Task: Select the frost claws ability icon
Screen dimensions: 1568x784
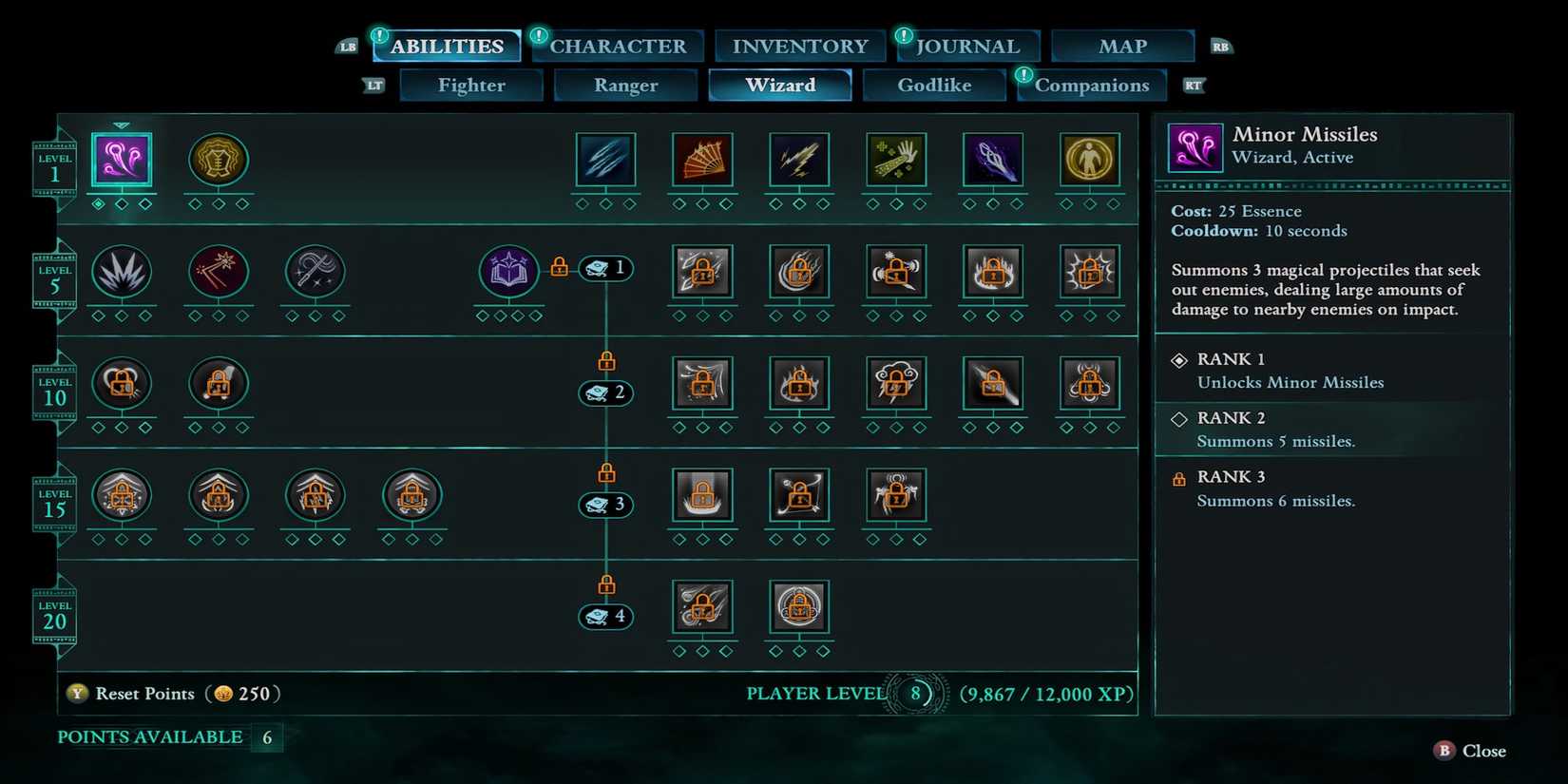Action: (605, 162)
